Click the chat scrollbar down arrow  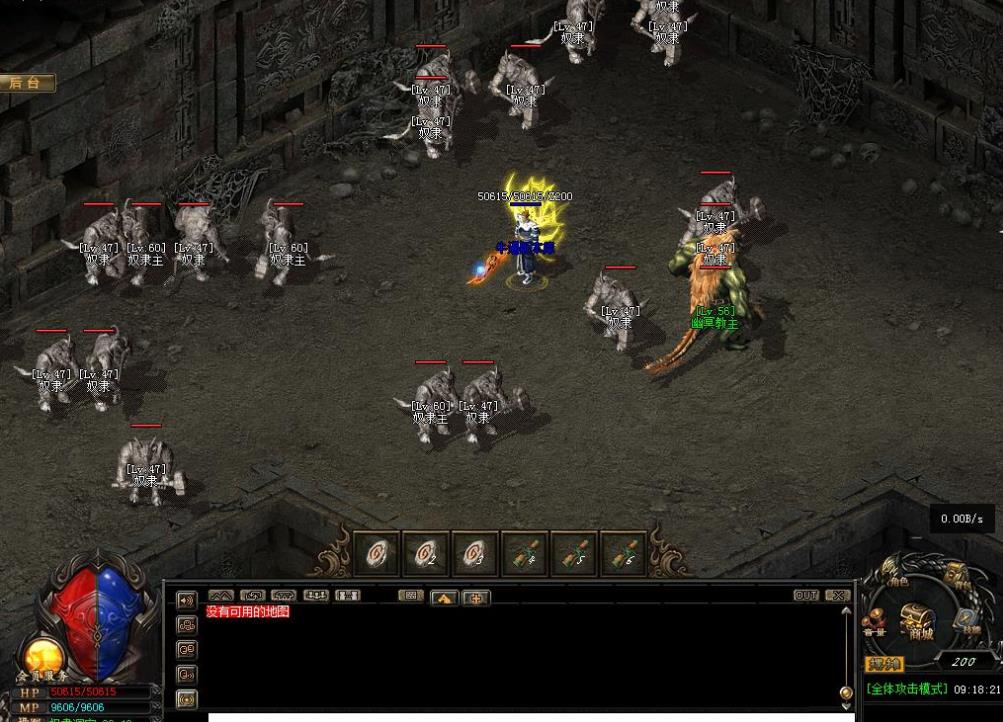[x=847, y=692]
